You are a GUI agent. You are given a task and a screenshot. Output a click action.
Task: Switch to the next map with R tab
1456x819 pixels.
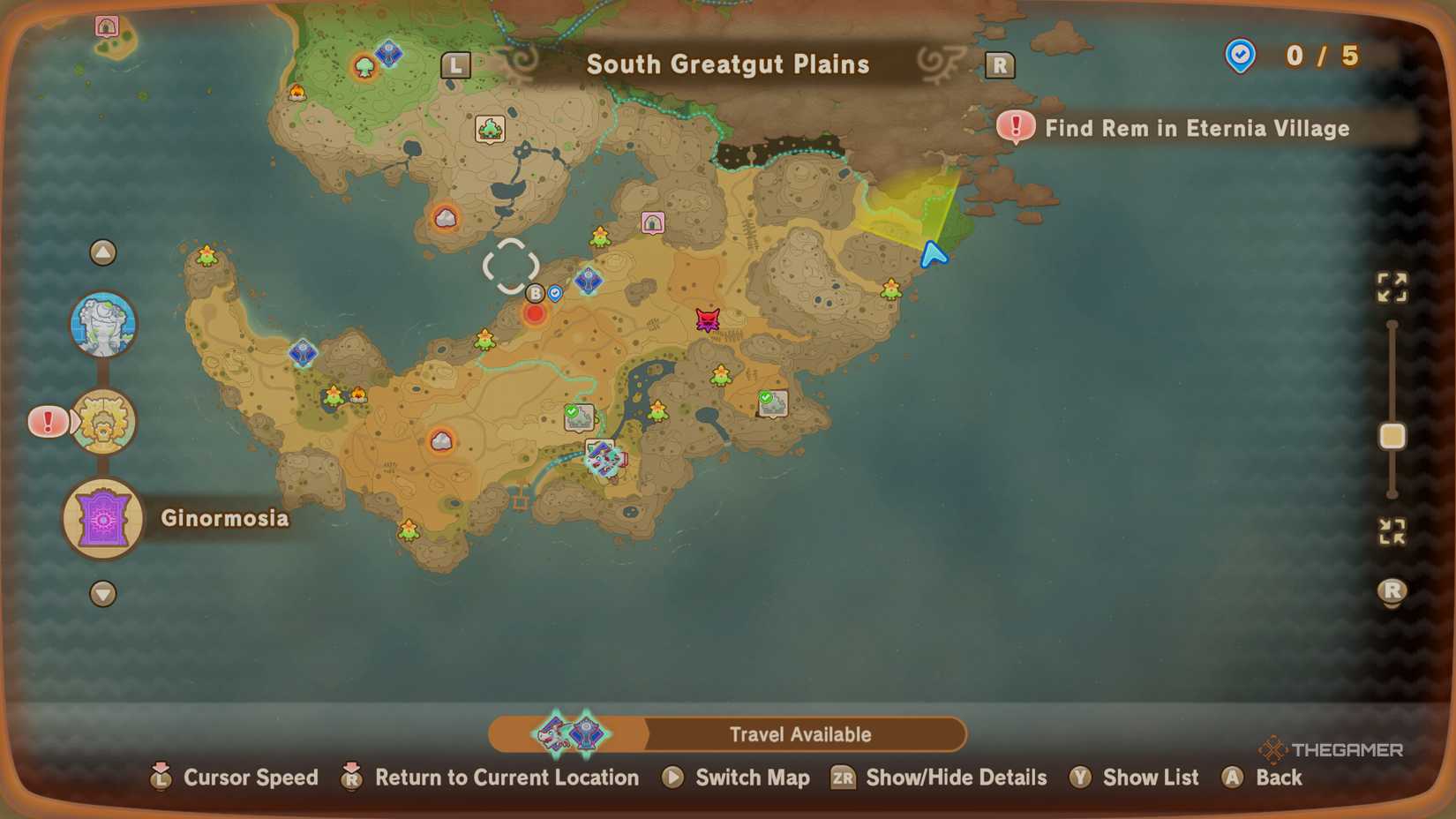click(1000, 64)
